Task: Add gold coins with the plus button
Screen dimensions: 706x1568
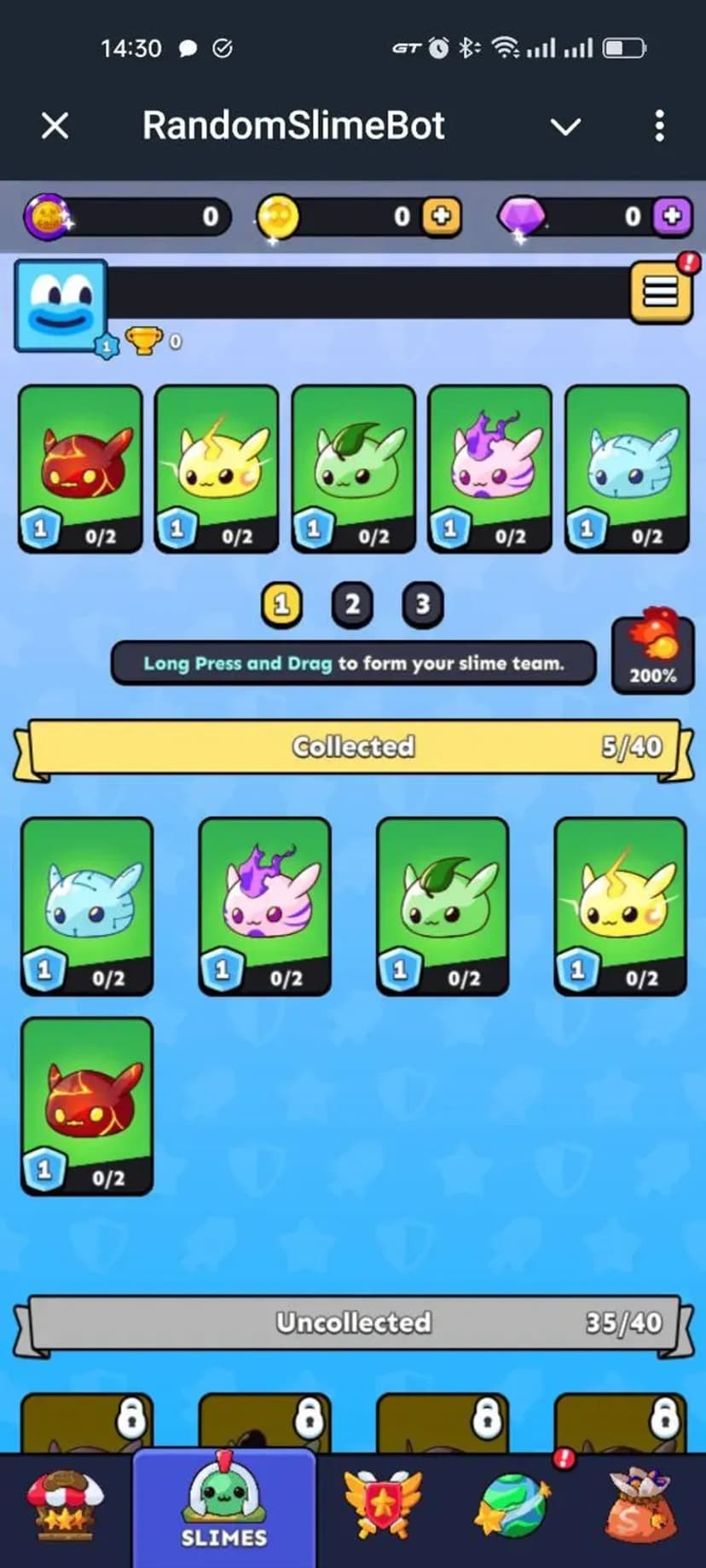Action: click(442, 216)
